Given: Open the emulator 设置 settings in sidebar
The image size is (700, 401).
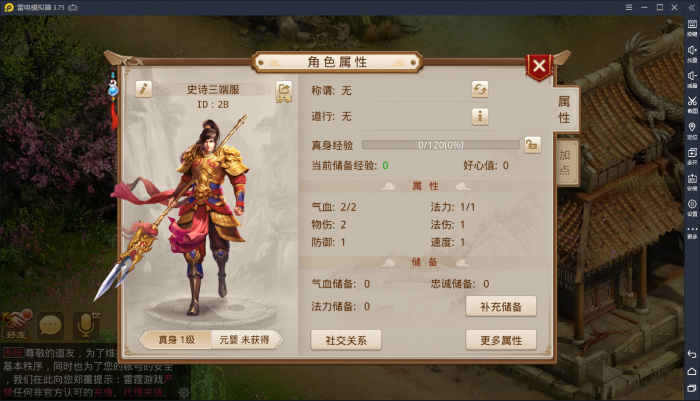Looking at the screenshot, I should (691, 207).
